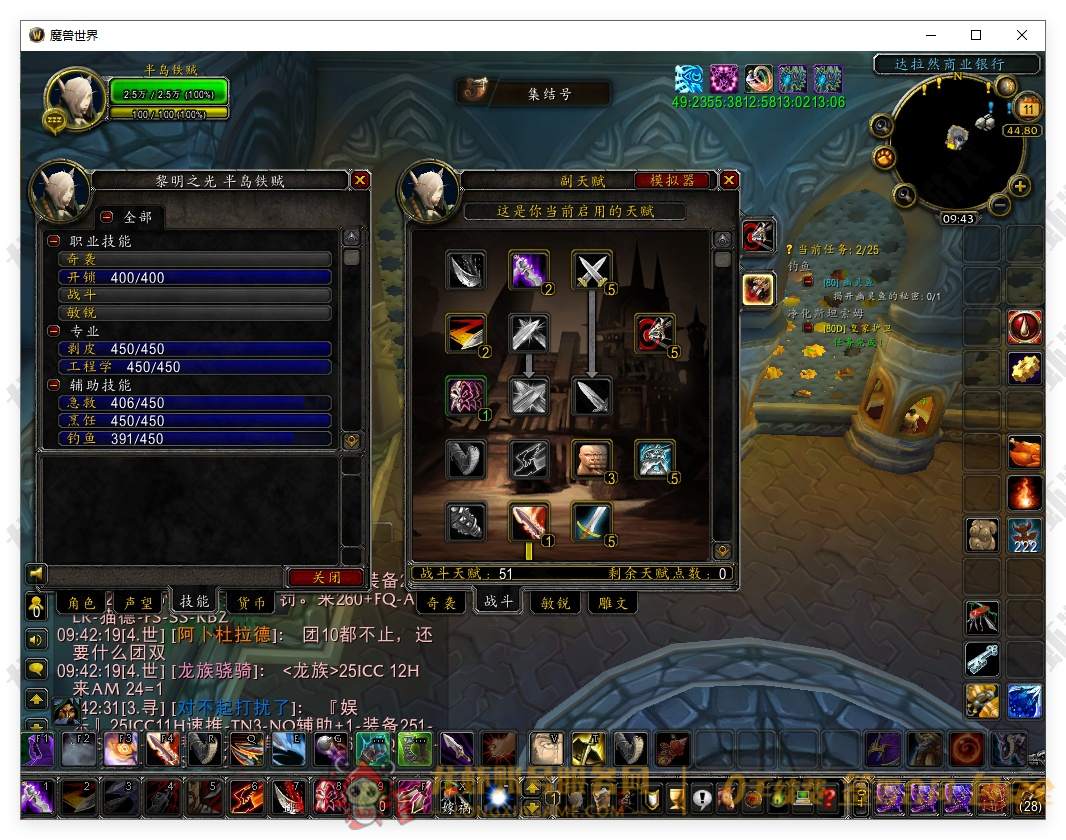Screen dimensions: 1066x840
Task: Click the red 关闭 button
Action: (x=326, y=577)
